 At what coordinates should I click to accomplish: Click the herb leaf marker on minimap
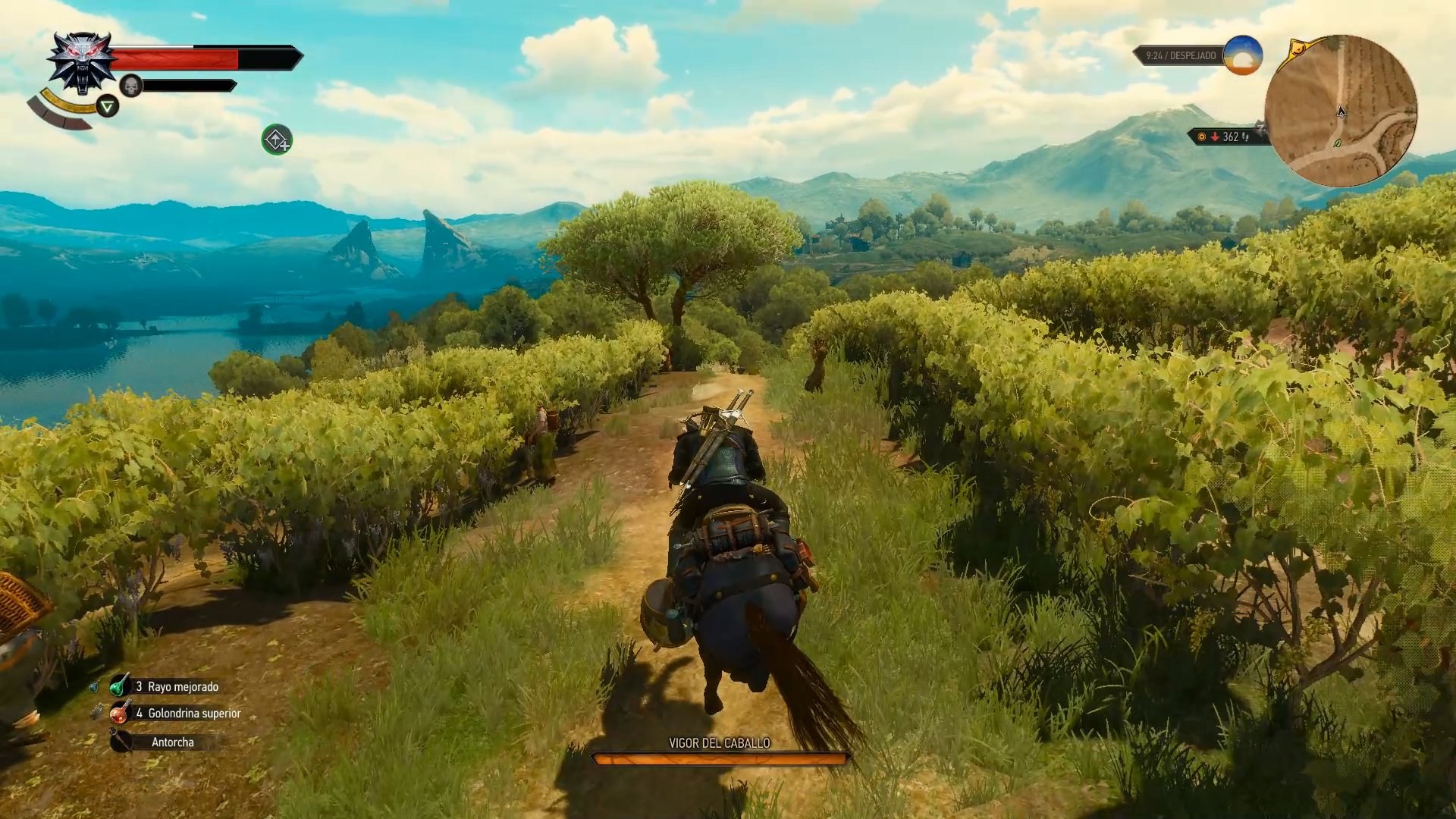(x=1336, y=143)
